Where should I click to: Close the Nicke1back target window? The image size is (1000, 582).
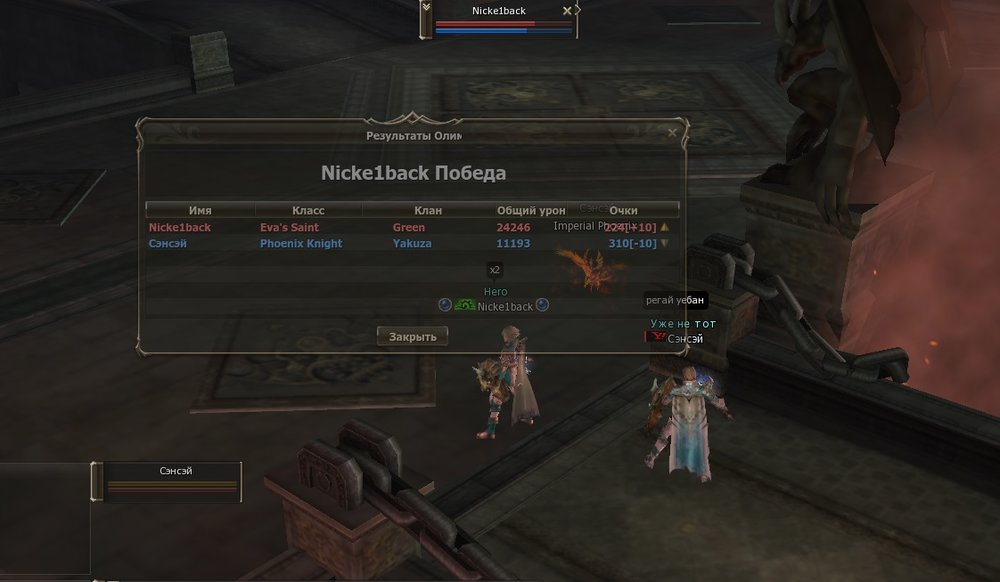[568, 11]
